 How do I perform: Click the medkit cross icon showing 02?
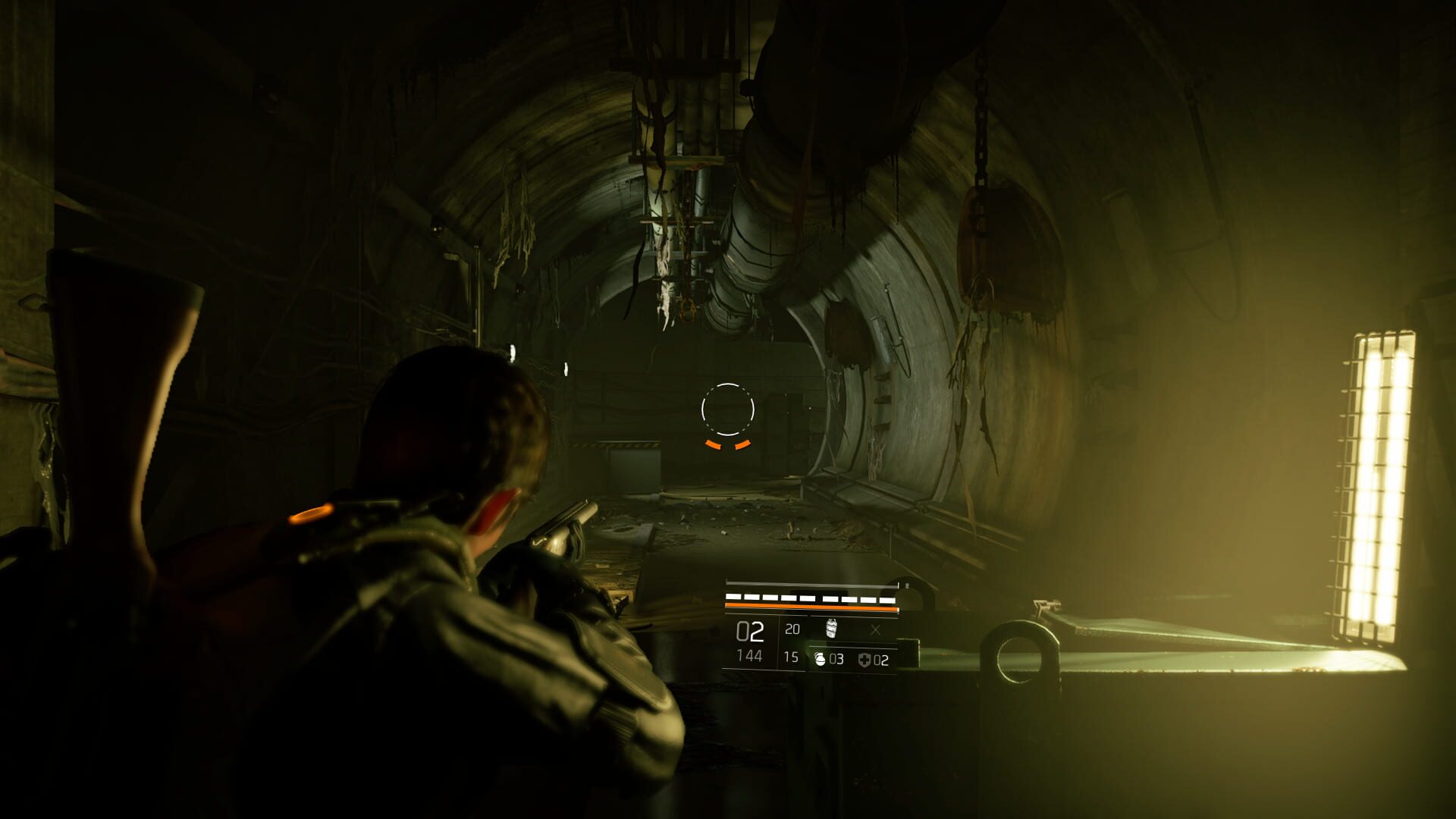click(864, 660)
